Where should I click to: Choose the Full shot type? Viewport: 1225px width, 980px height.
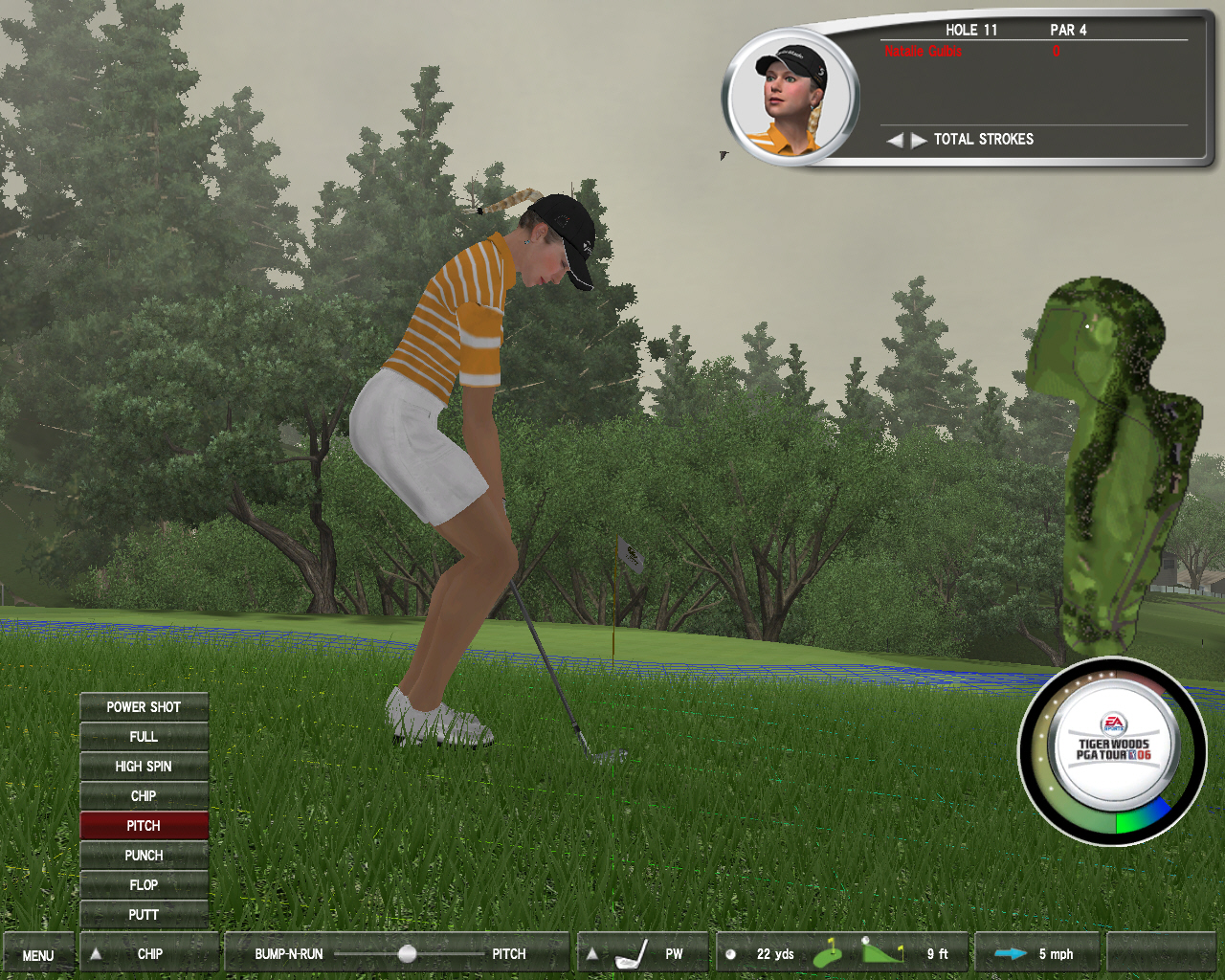(144, 737)
